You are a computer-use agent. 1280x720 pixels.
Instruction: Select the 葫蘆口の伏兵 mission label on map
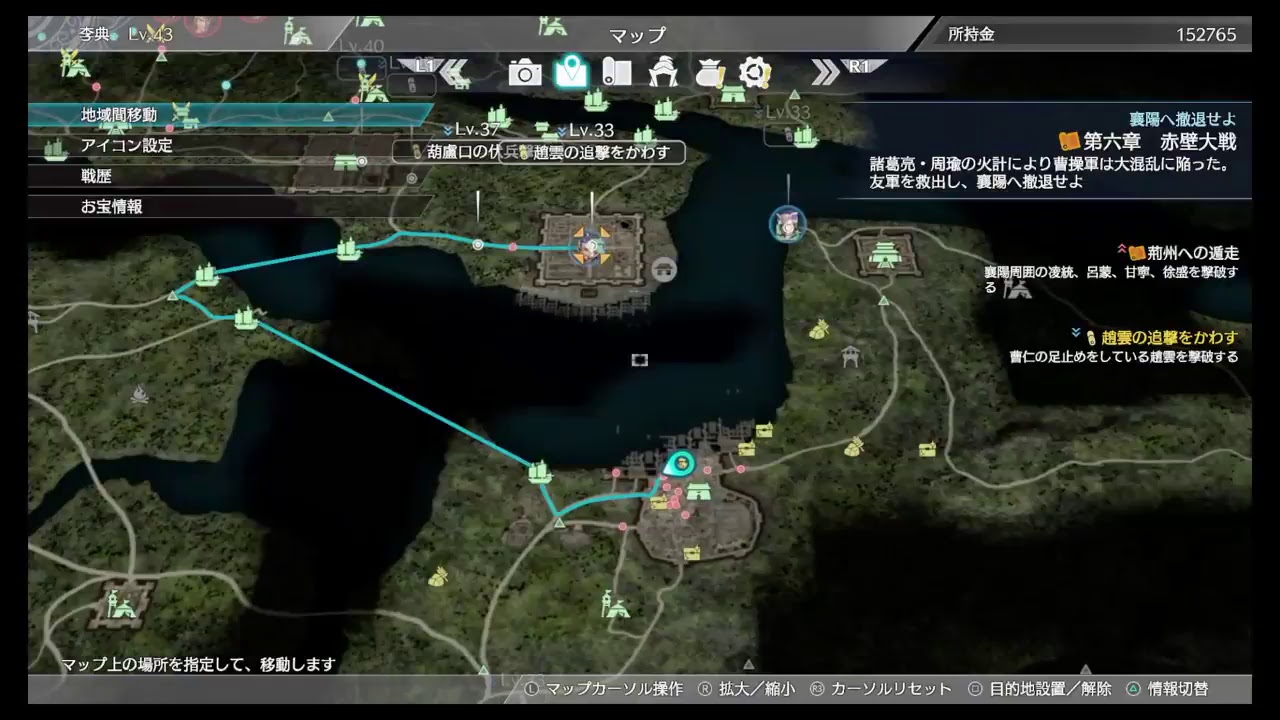point(466,152)
